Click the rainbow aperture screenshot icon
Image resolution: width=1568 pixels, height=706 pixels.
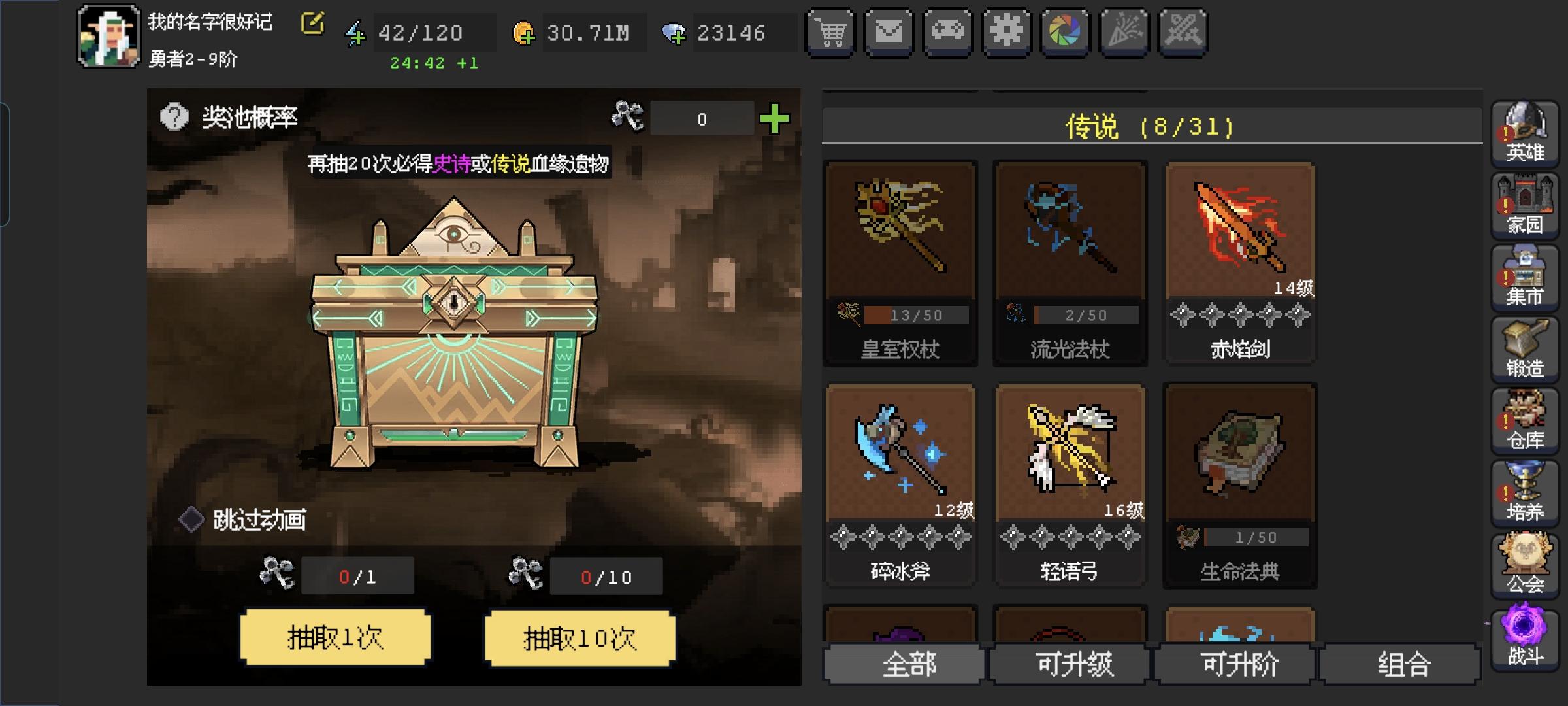click(x=1066, y=31)
